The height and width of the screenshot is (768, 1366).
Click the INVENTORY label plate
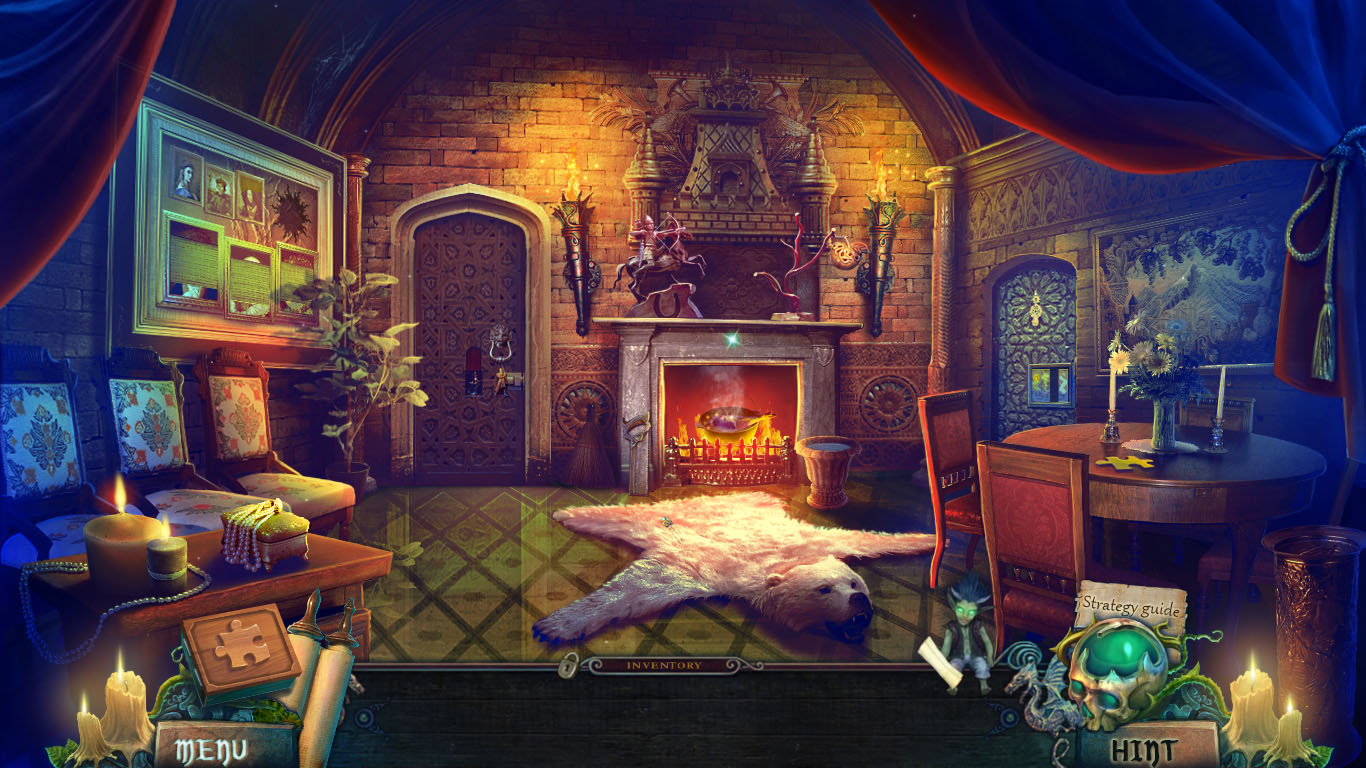click(x=663, y=663)
